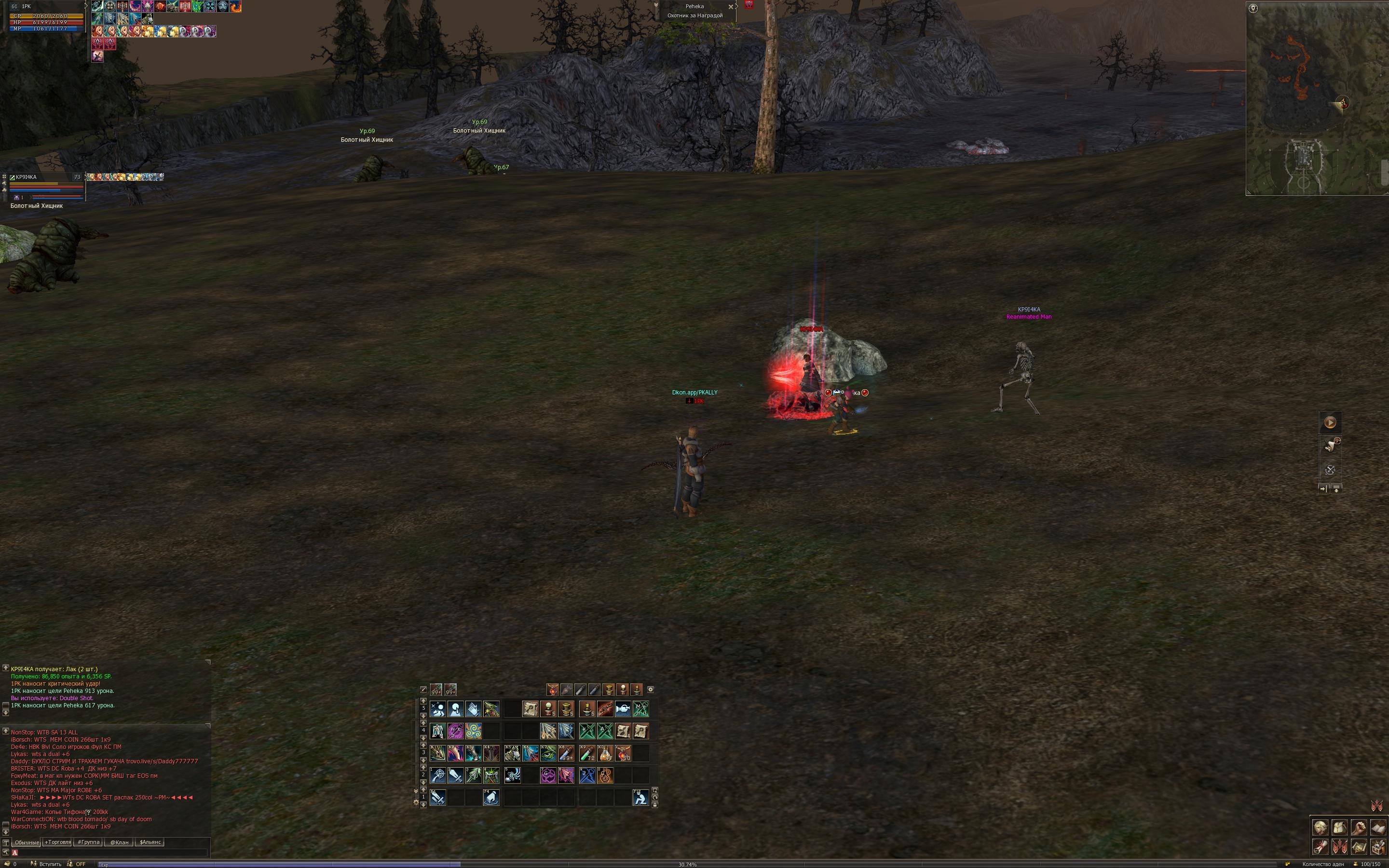This screenshot has height=868, width=1389.
Task: Show the $Альянс chat tab
Action: pyautogui.click(x=150, y=842)
